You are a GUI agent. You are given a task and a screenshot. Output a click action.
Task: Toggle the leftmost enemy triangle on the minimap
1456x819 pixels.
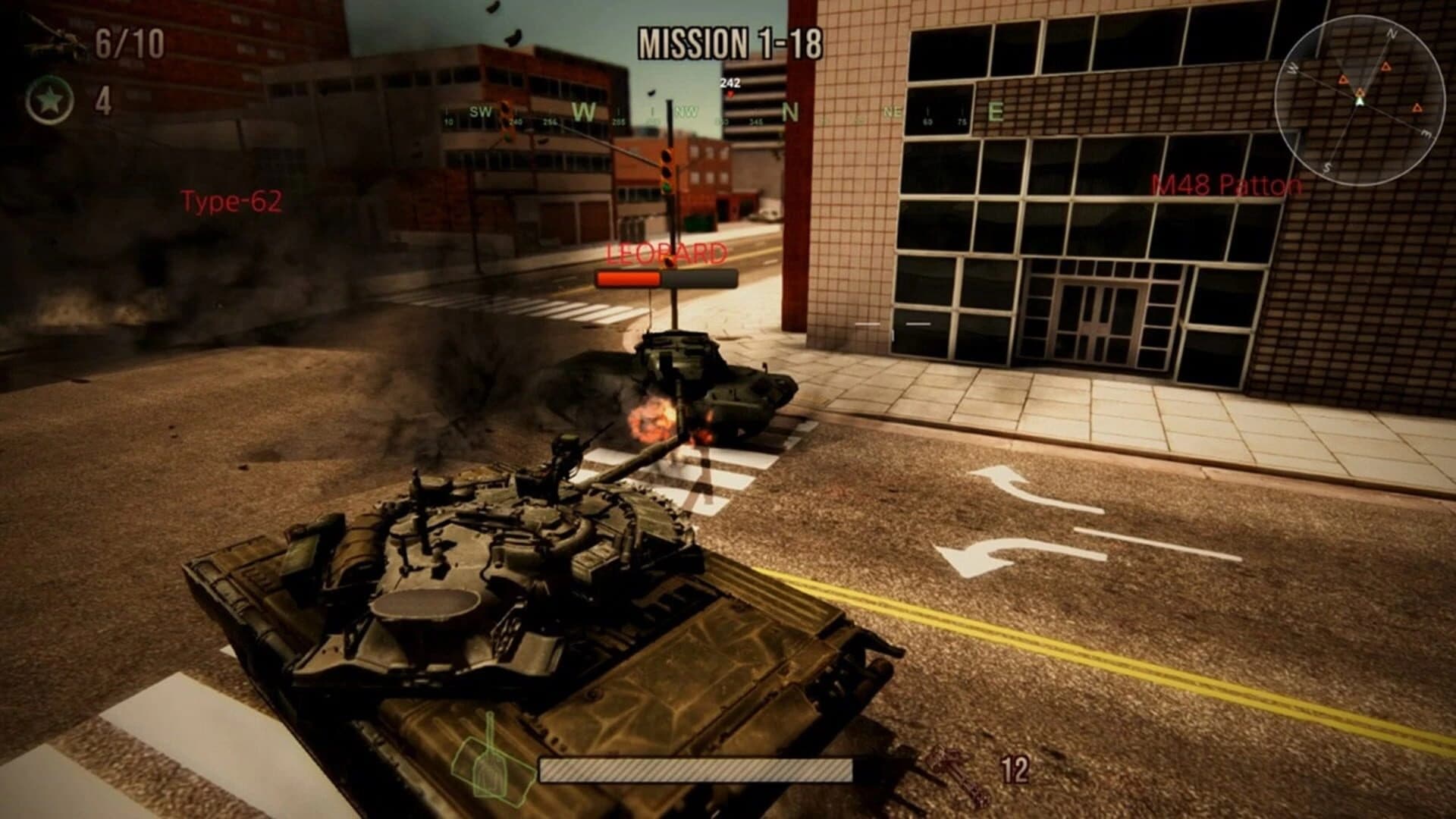(x=1343, y=79)
